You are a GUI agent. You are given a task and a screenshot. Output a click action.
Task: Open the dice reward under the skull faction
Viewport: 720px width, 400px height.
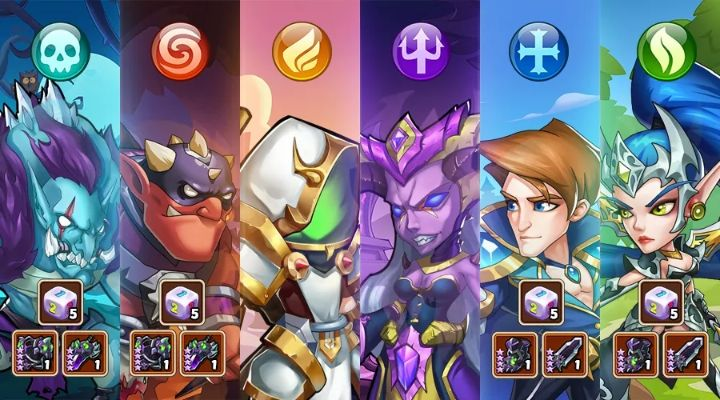(x=58, y=301)
